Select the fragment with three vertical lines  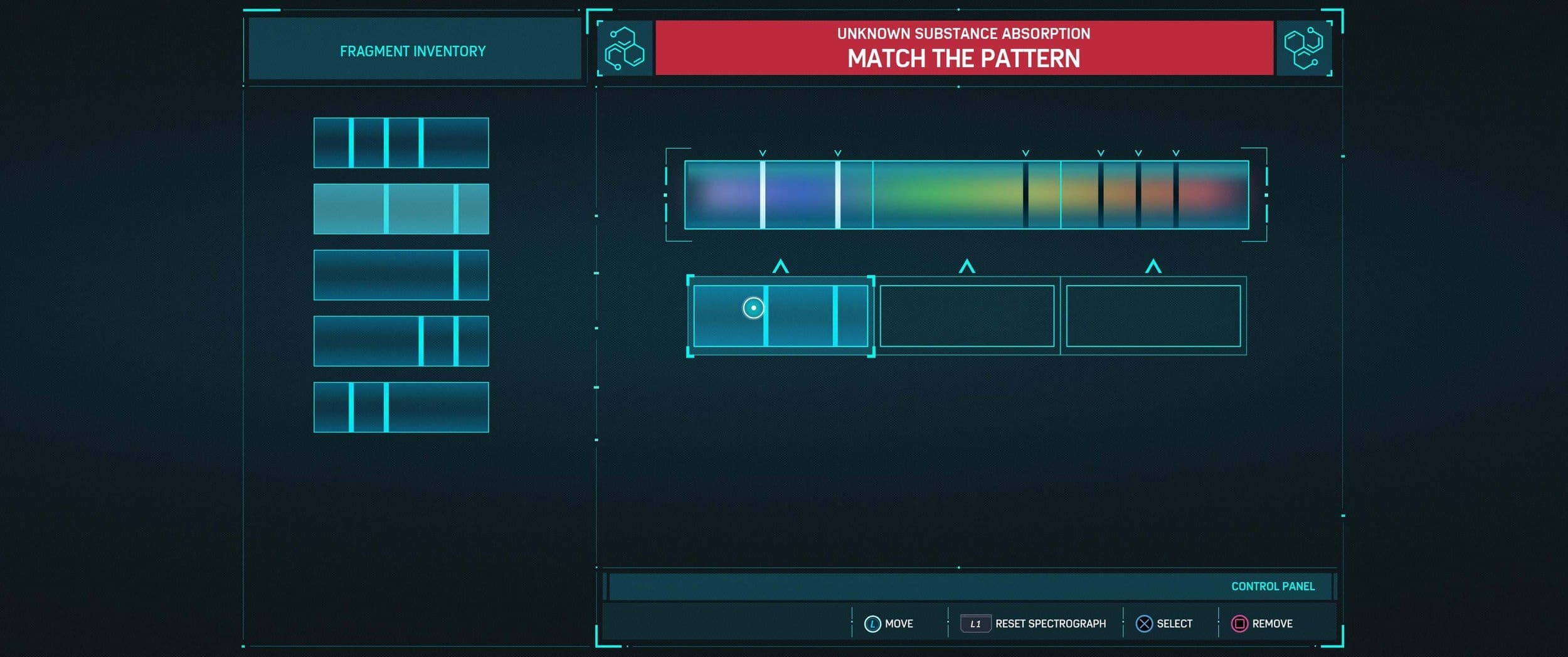tap(401, 142)
